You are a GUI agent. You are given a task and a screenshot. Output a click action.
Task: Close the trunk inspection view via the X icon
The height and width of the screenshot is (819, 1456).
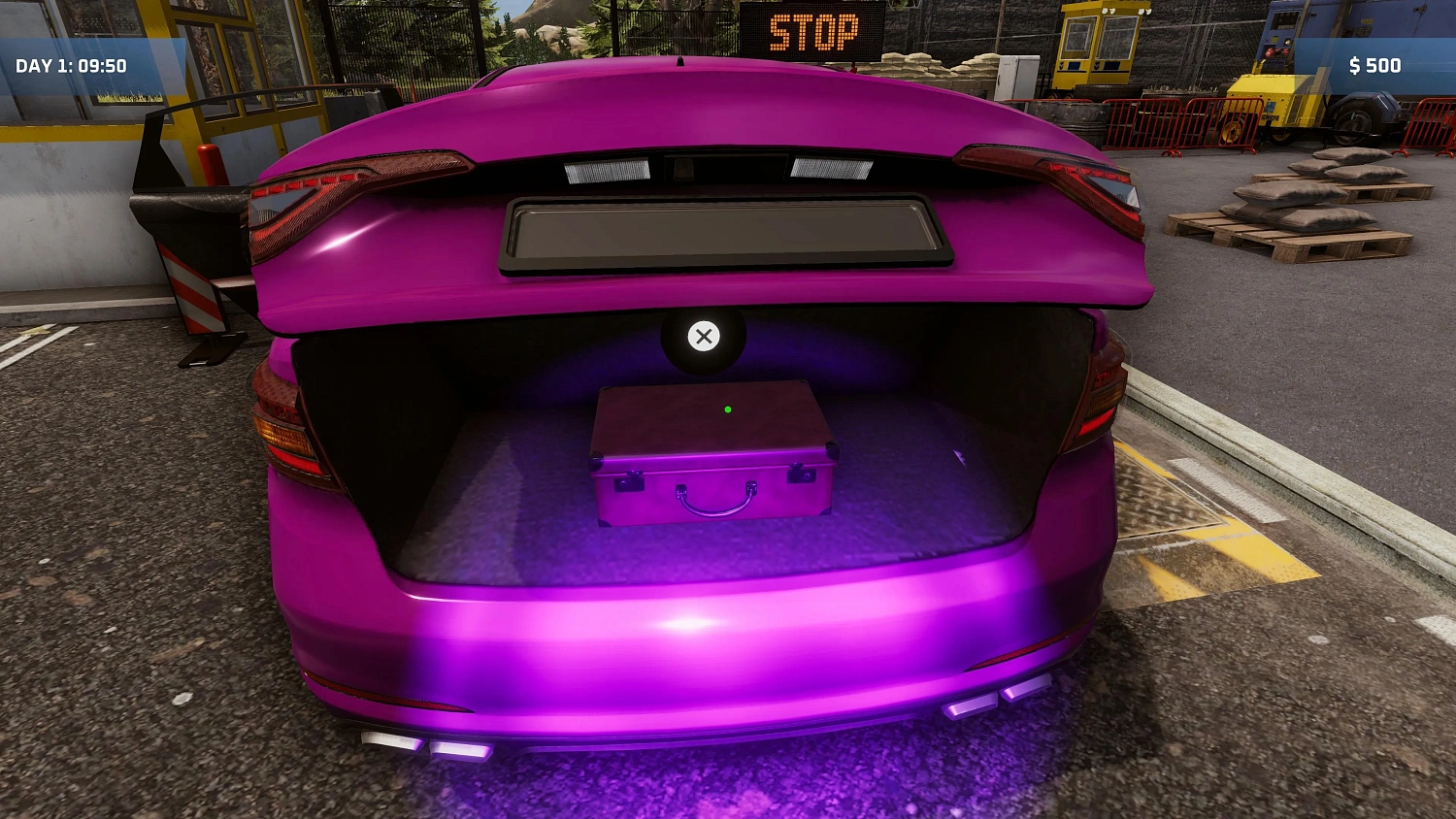704,337
